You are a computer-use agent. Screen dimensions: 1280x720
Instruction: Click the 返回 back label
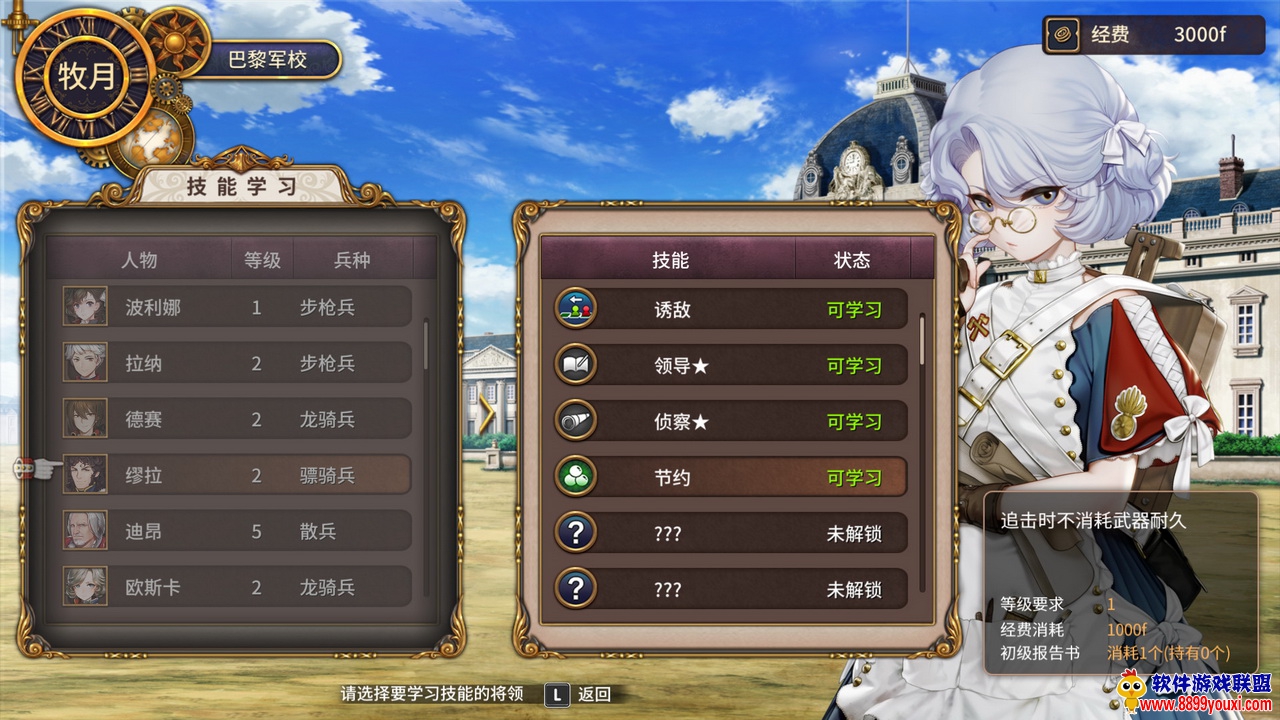pos(594,694)
